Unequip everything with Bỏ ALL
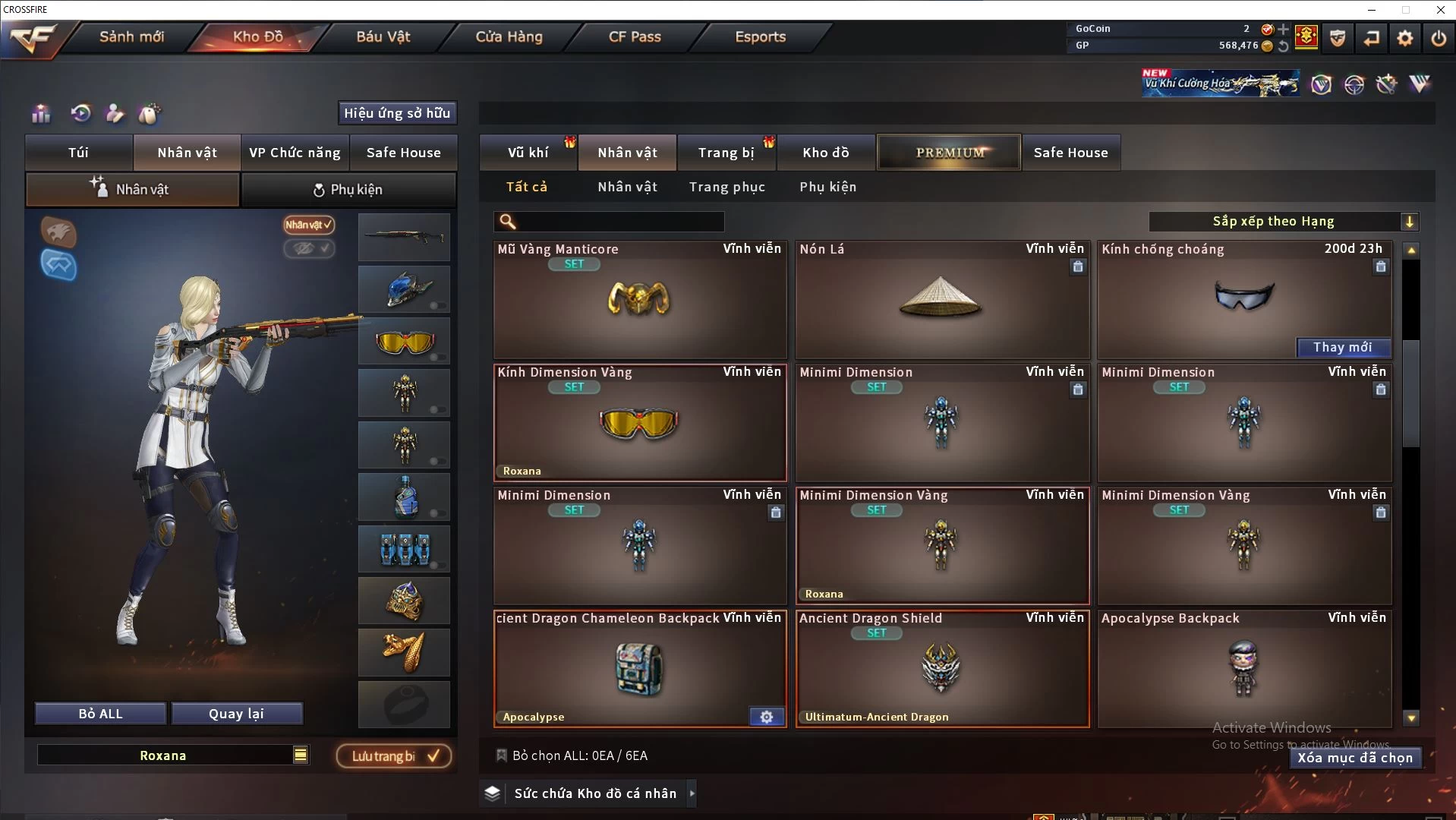 click(100, 714)
